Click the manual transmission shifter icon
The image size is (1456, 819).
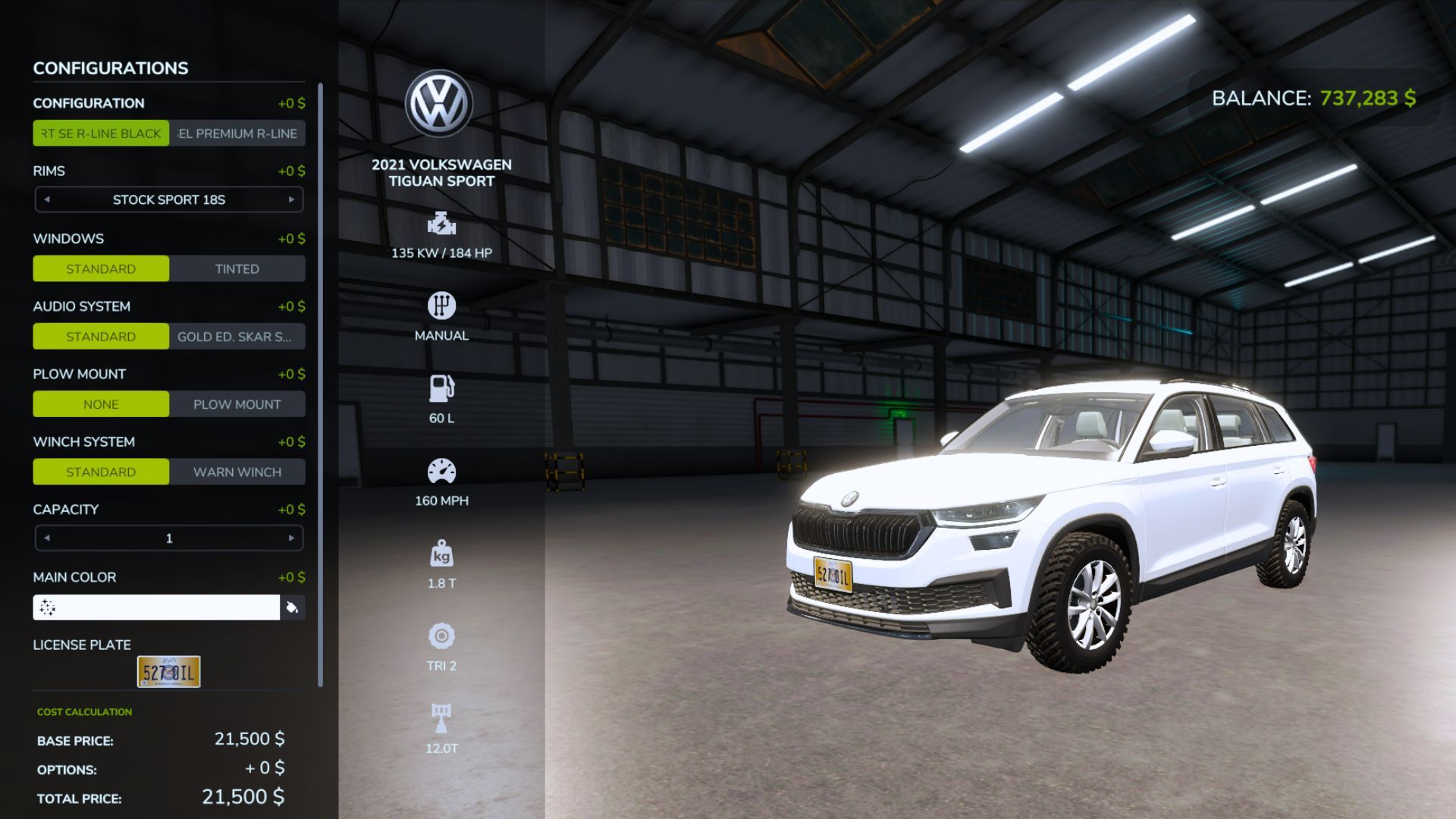point(441,307)
